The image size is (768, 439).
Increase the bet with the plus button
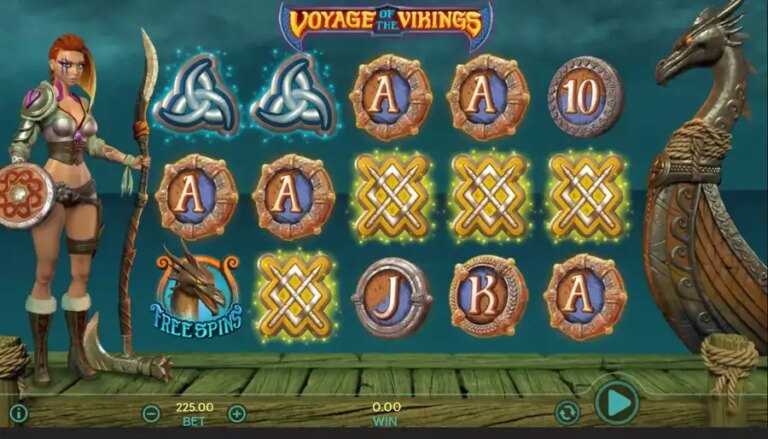(237, 413)
